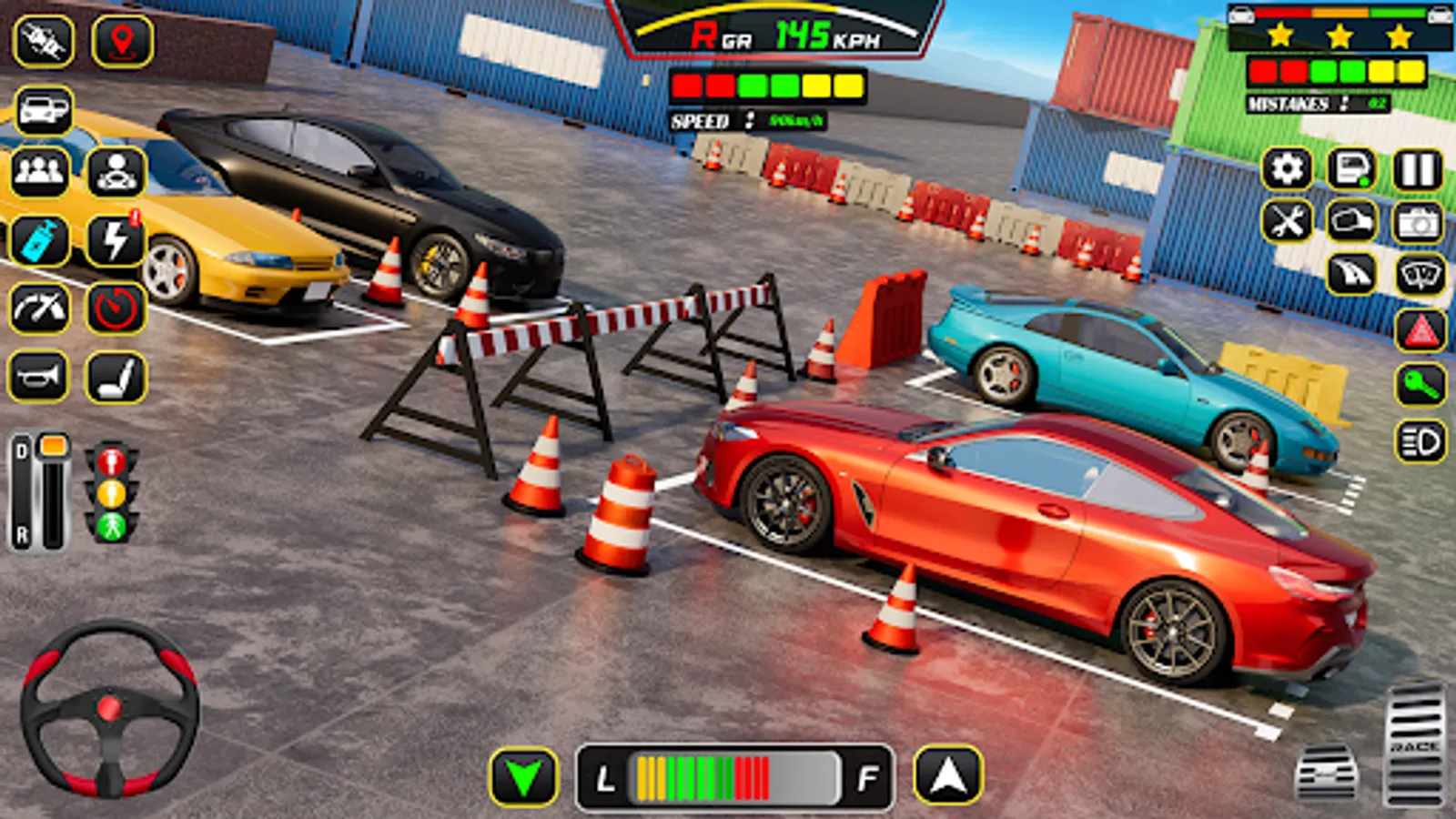The height and width of the screenshot is (819, 1456).
Task: Hit the brake pedal
Action: pos(1327,773)
